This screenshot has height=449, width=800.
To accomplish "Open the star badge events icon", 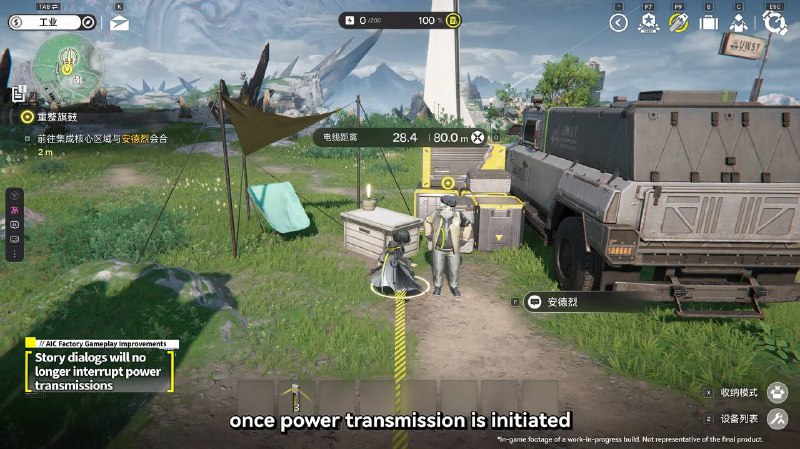I will tap(649, 22).
